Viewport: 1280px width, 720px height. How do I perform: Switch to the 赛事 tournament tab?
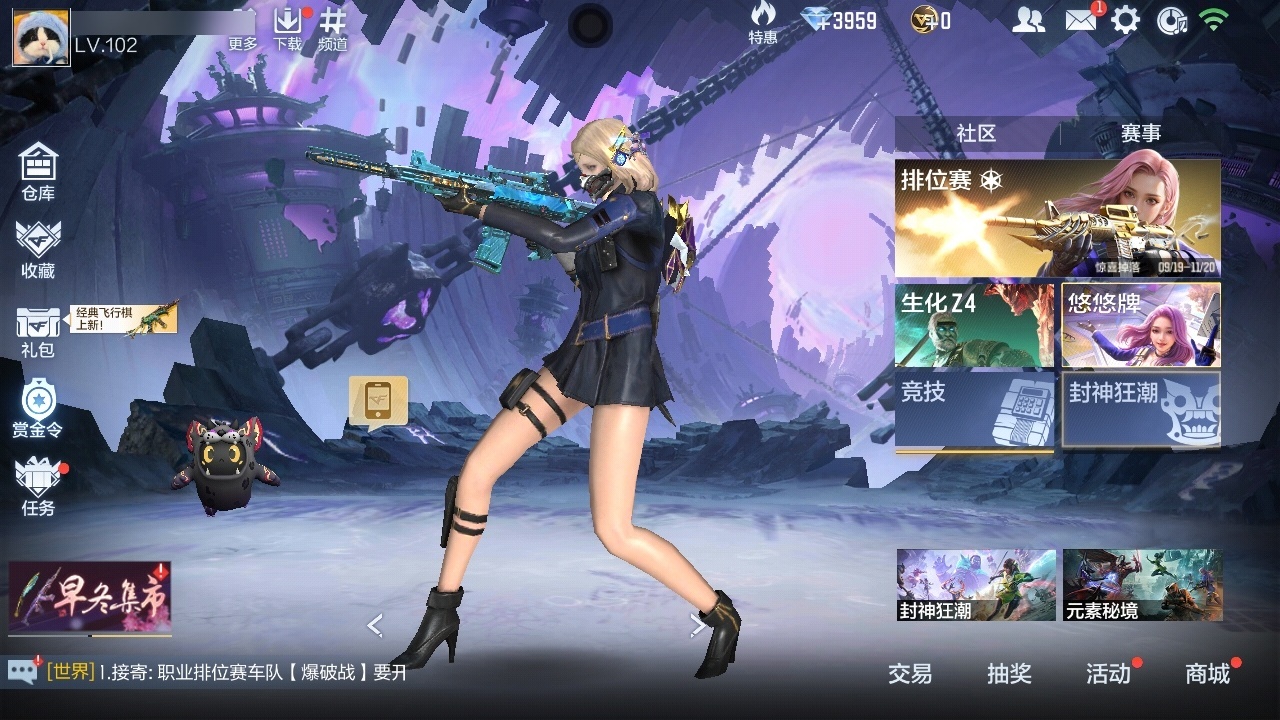tap(1140, 134)
